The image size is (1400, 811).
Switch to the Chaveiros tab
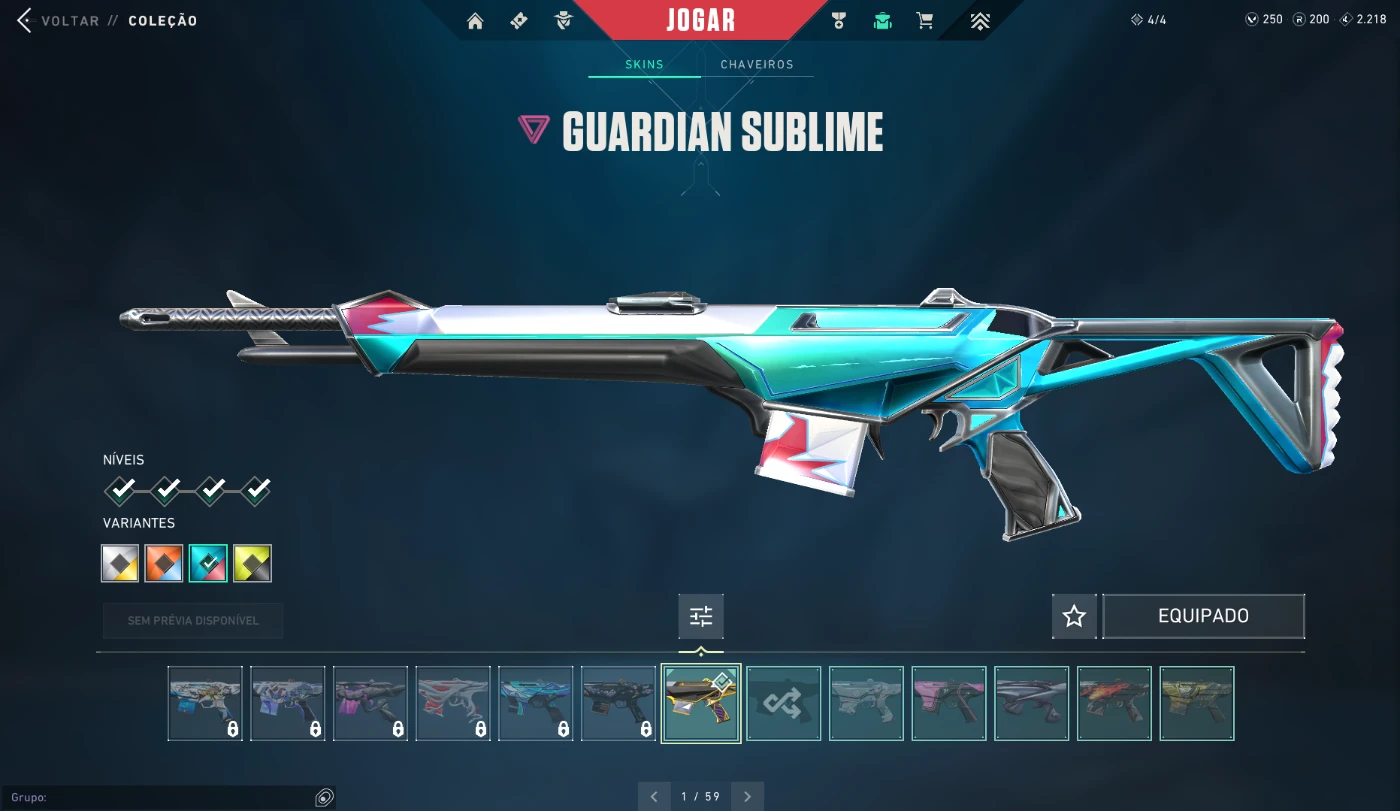757,64
